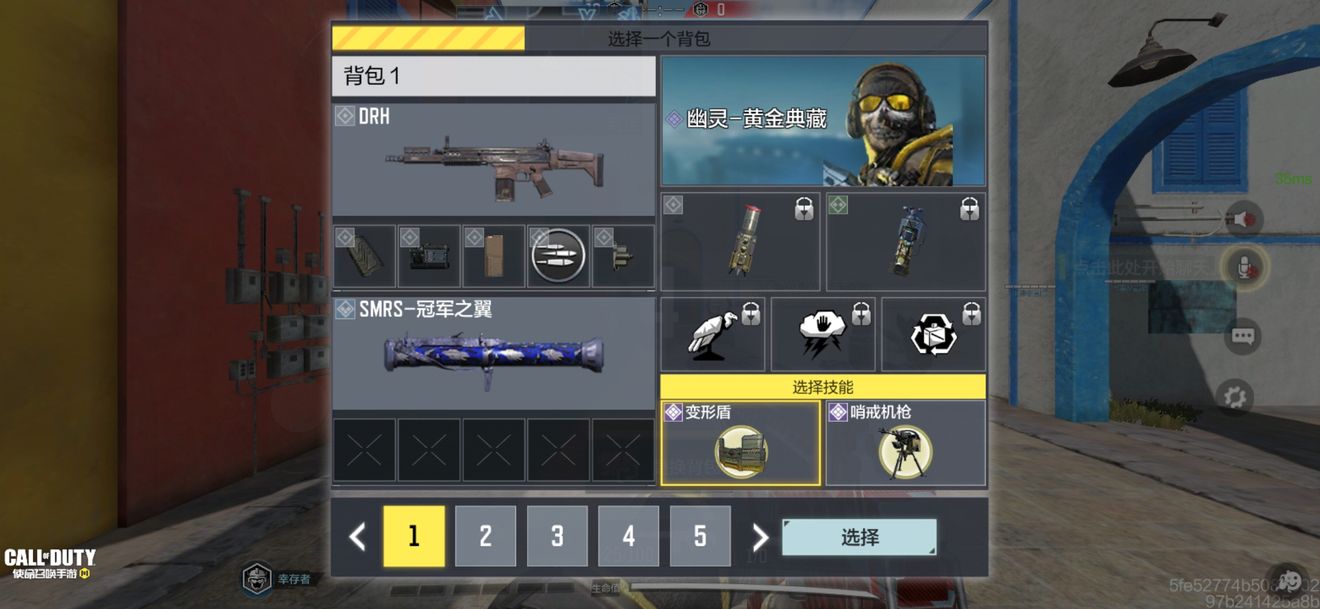Go to next loadout page arrow
The height and width of the screenshot is (609, 1320).
(x=760, y=537)
